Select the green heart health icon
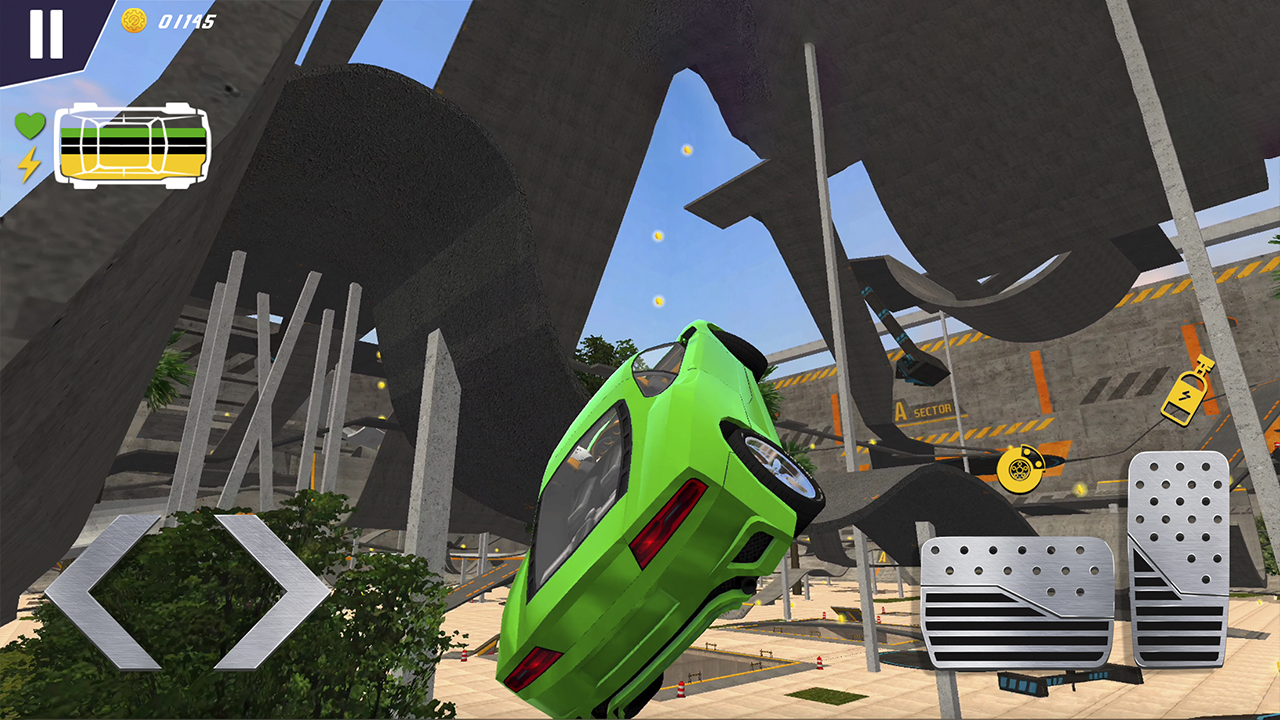 [x=32, y=127]
